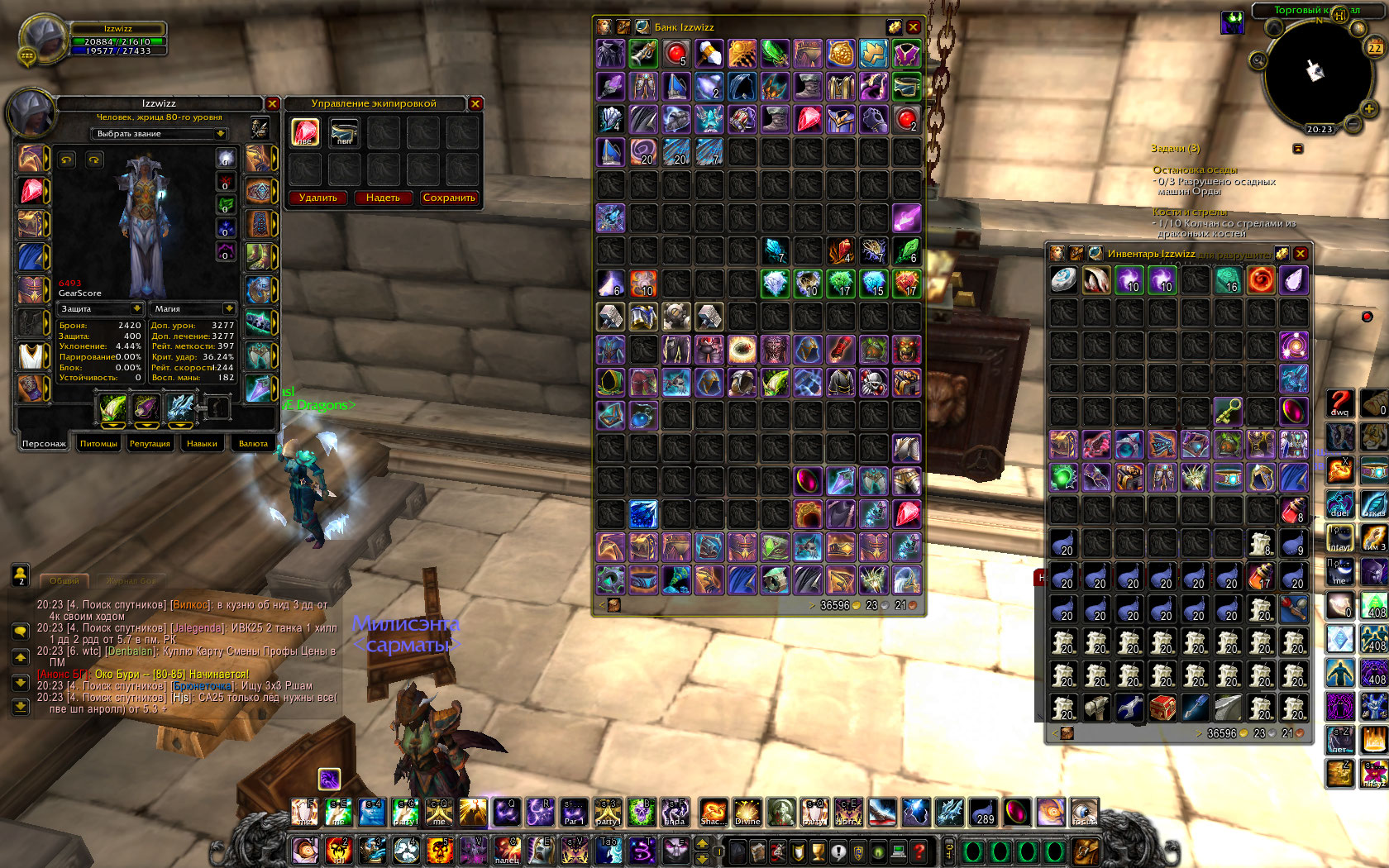
Task: Click the Остановка осады quest objective
Action: (1195, 169)
